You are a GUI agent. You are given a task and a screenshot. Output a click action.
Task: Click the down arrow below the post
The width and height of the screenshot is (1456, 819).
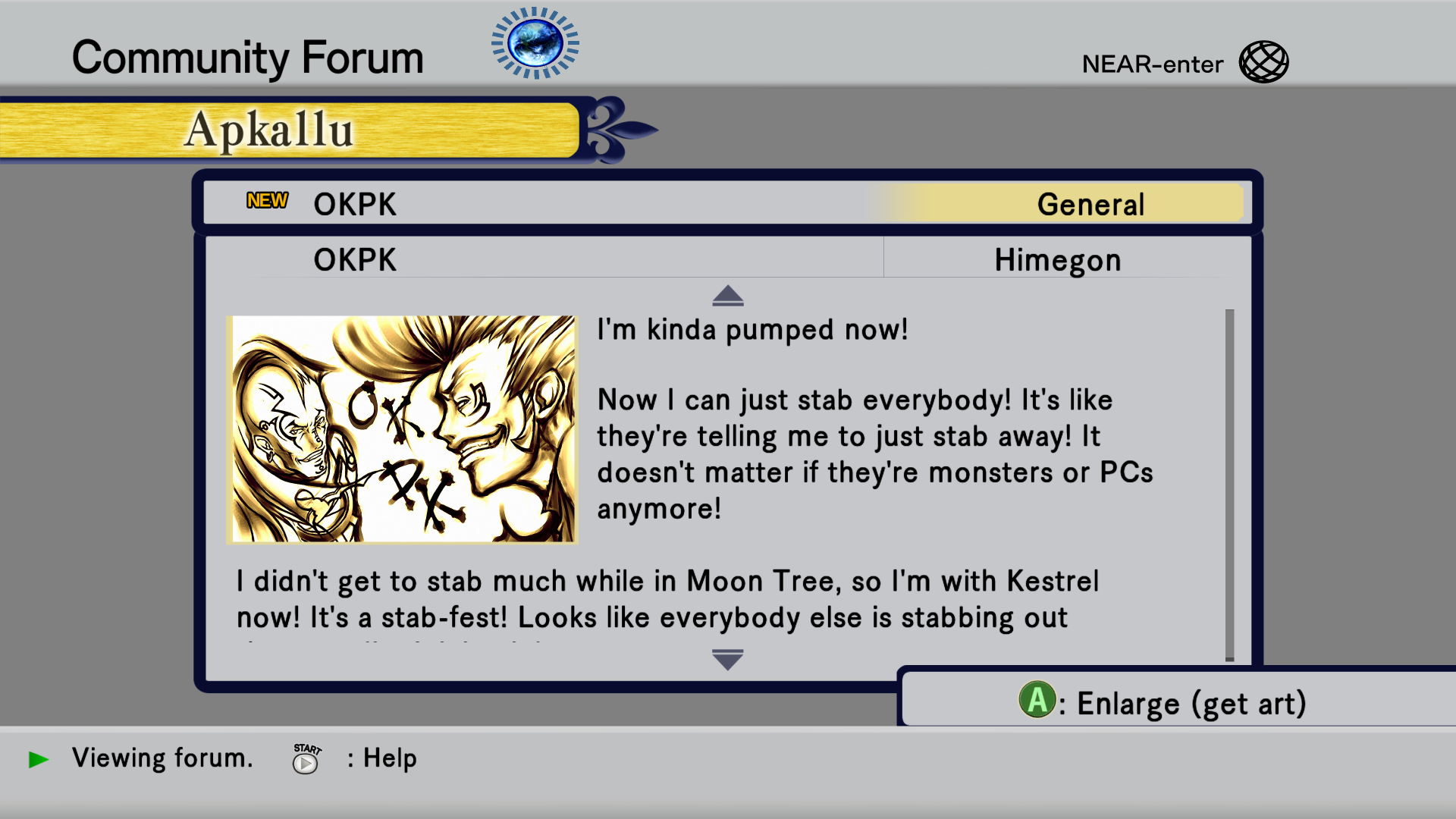[x=728, y=660]
